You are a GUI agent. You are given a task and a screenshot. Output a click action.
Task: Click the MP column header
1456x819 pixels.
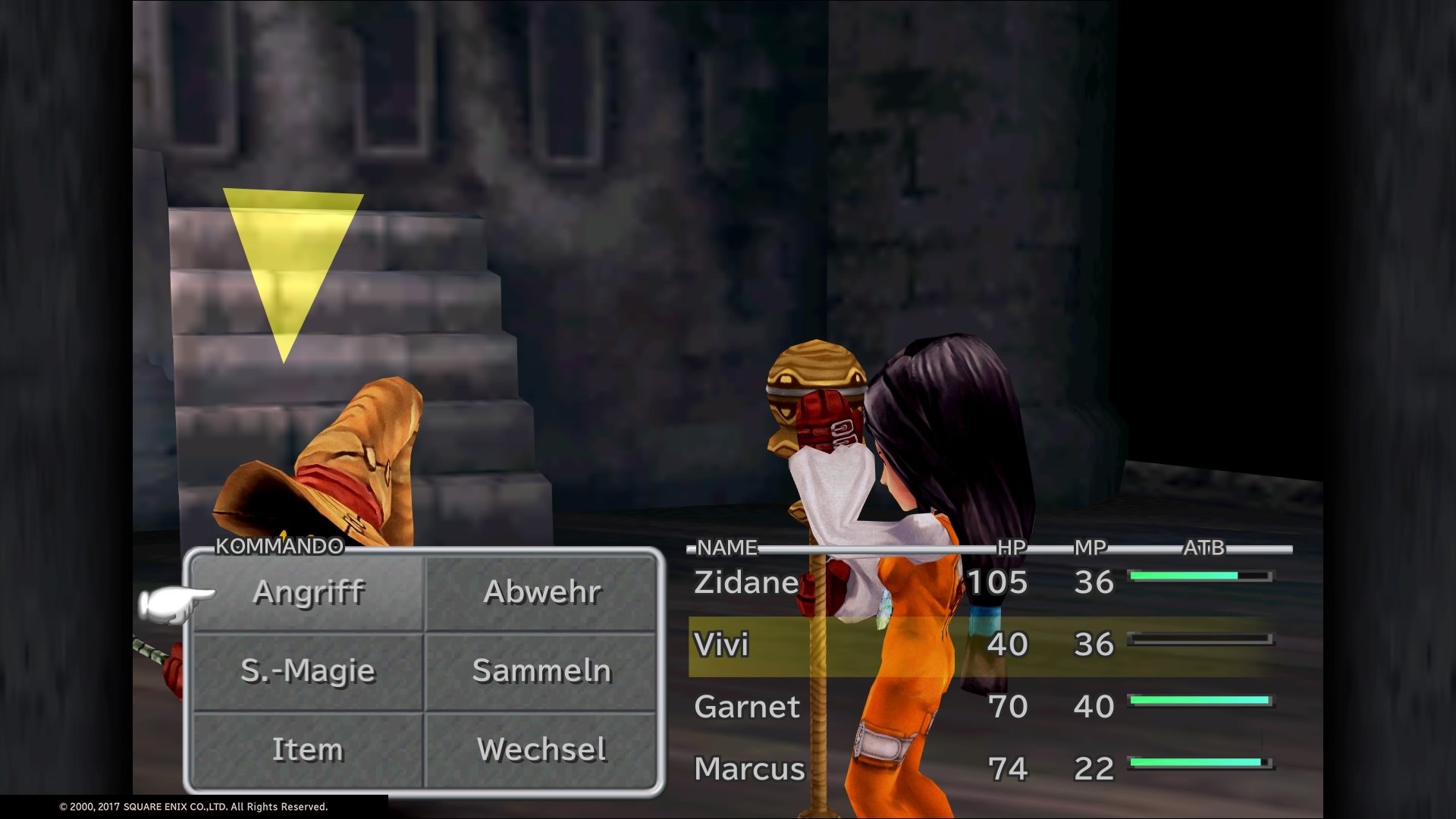[x=1091, y=544]
